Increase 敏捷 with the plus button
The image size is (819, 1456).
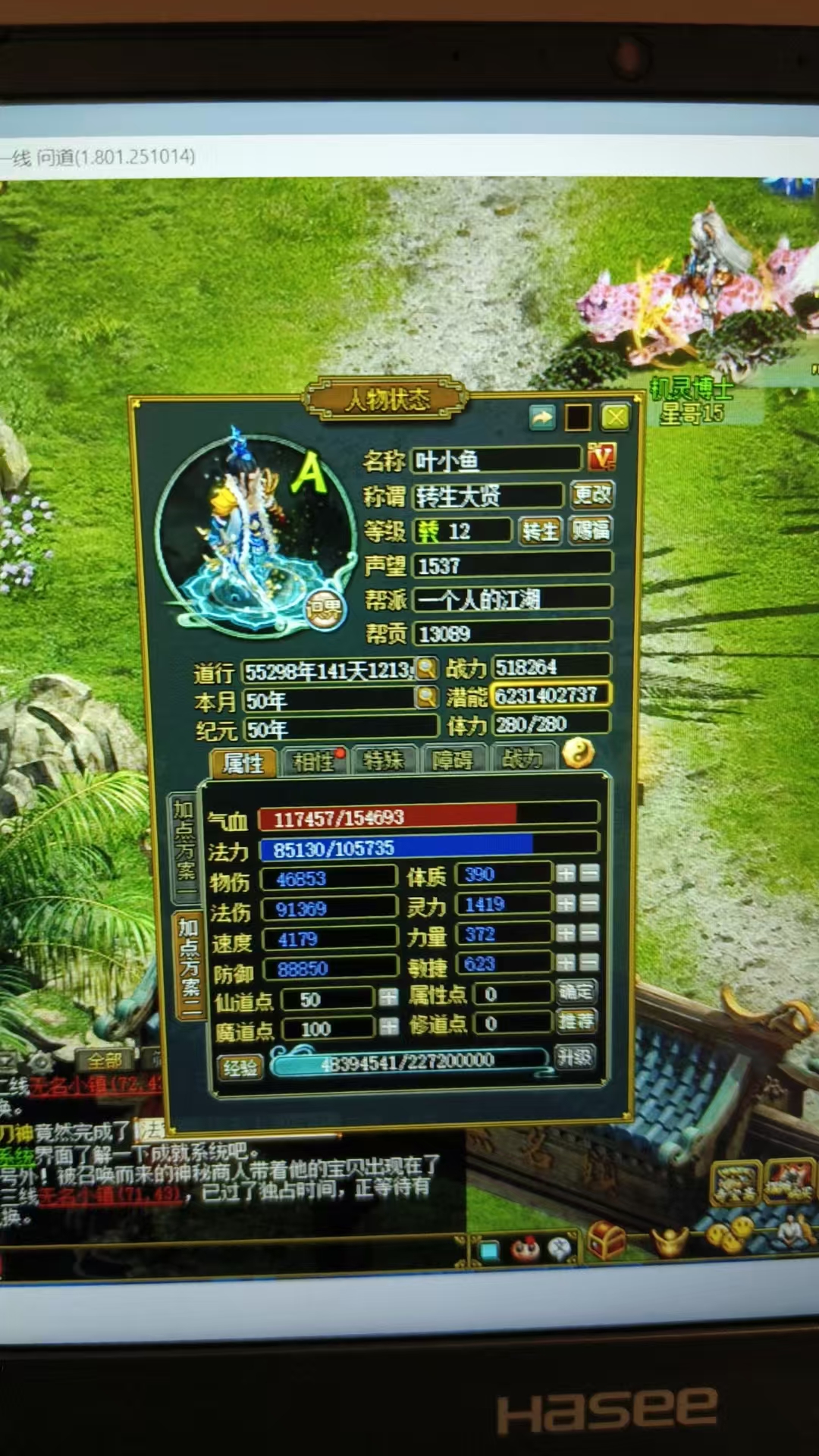[565, 962]
